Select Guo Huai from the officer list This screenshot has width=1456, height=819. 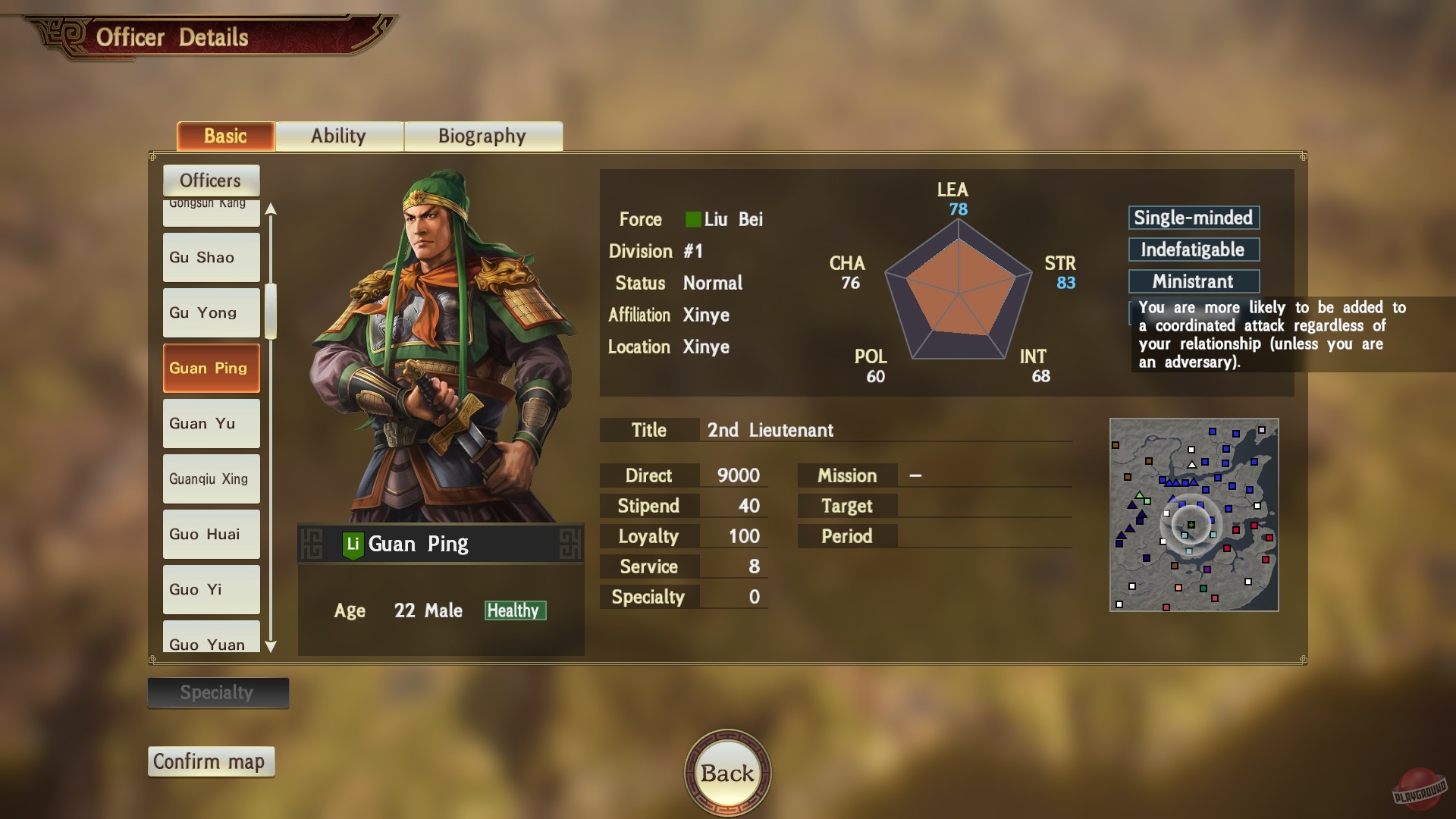point(210,534)
